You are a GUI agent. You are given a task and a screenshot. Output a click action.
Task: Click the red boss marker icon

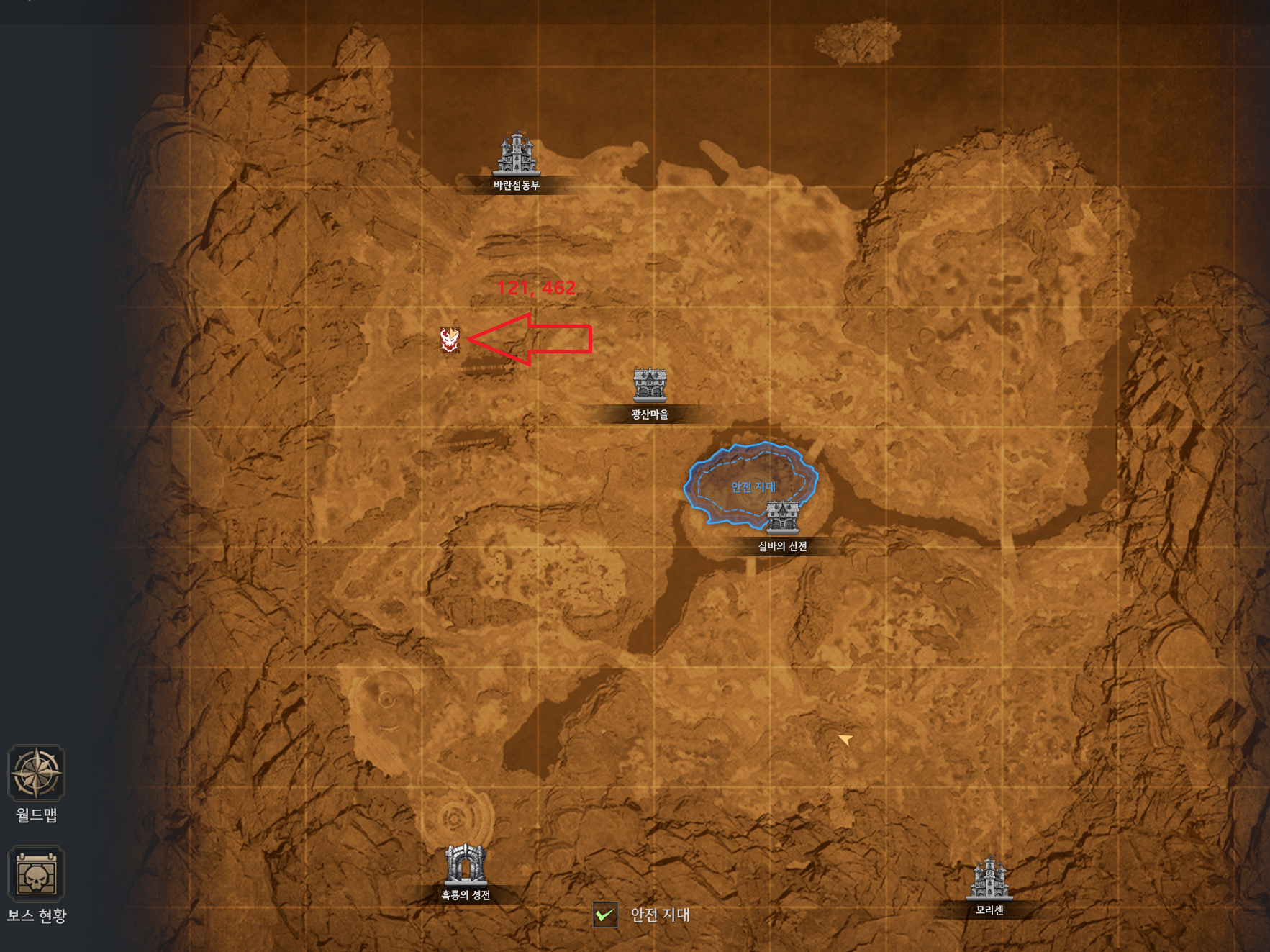pos(450,340)
